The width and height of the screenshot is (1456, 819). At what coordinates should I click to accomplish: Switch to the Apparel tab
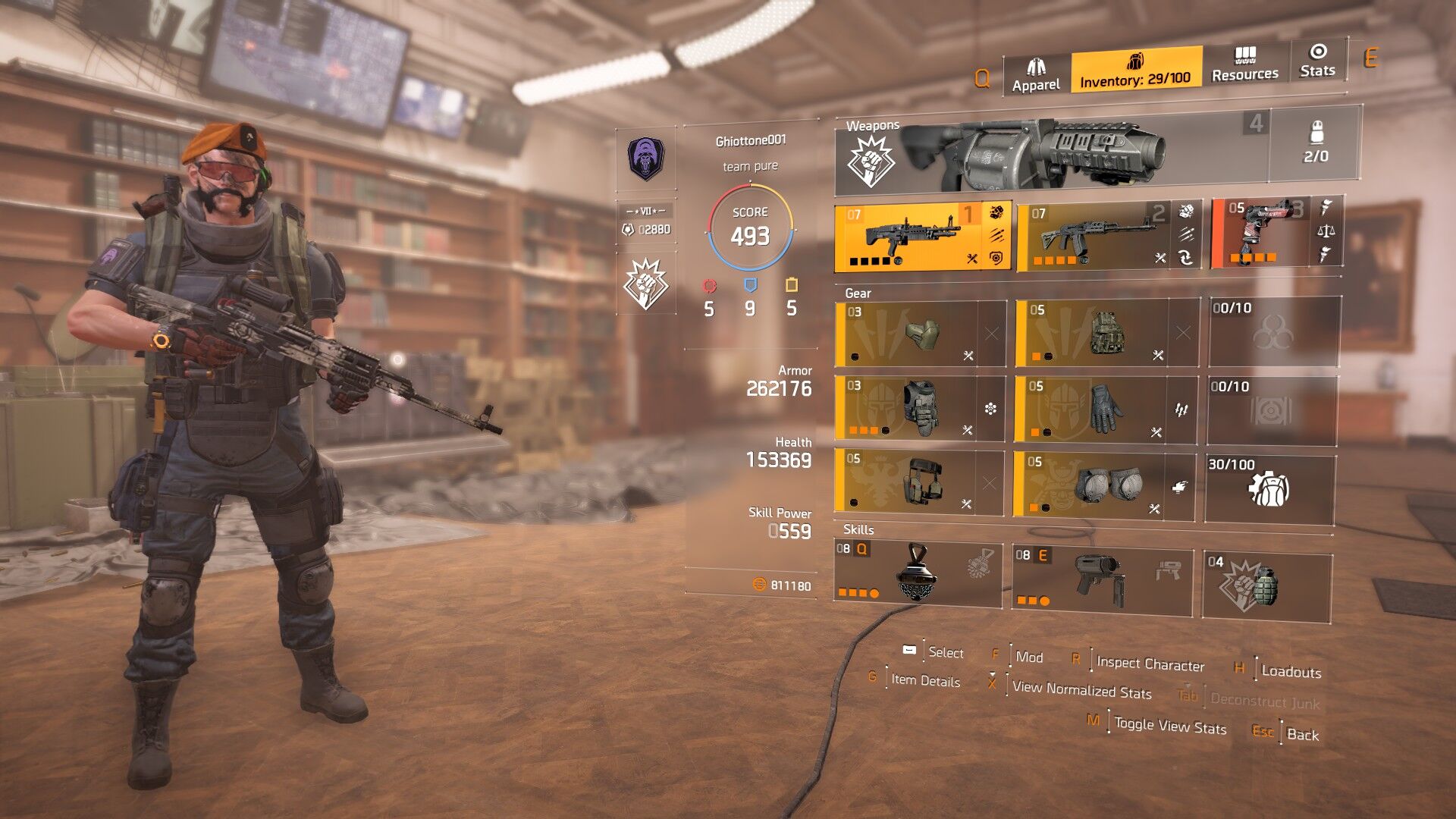click(1036, 75)
